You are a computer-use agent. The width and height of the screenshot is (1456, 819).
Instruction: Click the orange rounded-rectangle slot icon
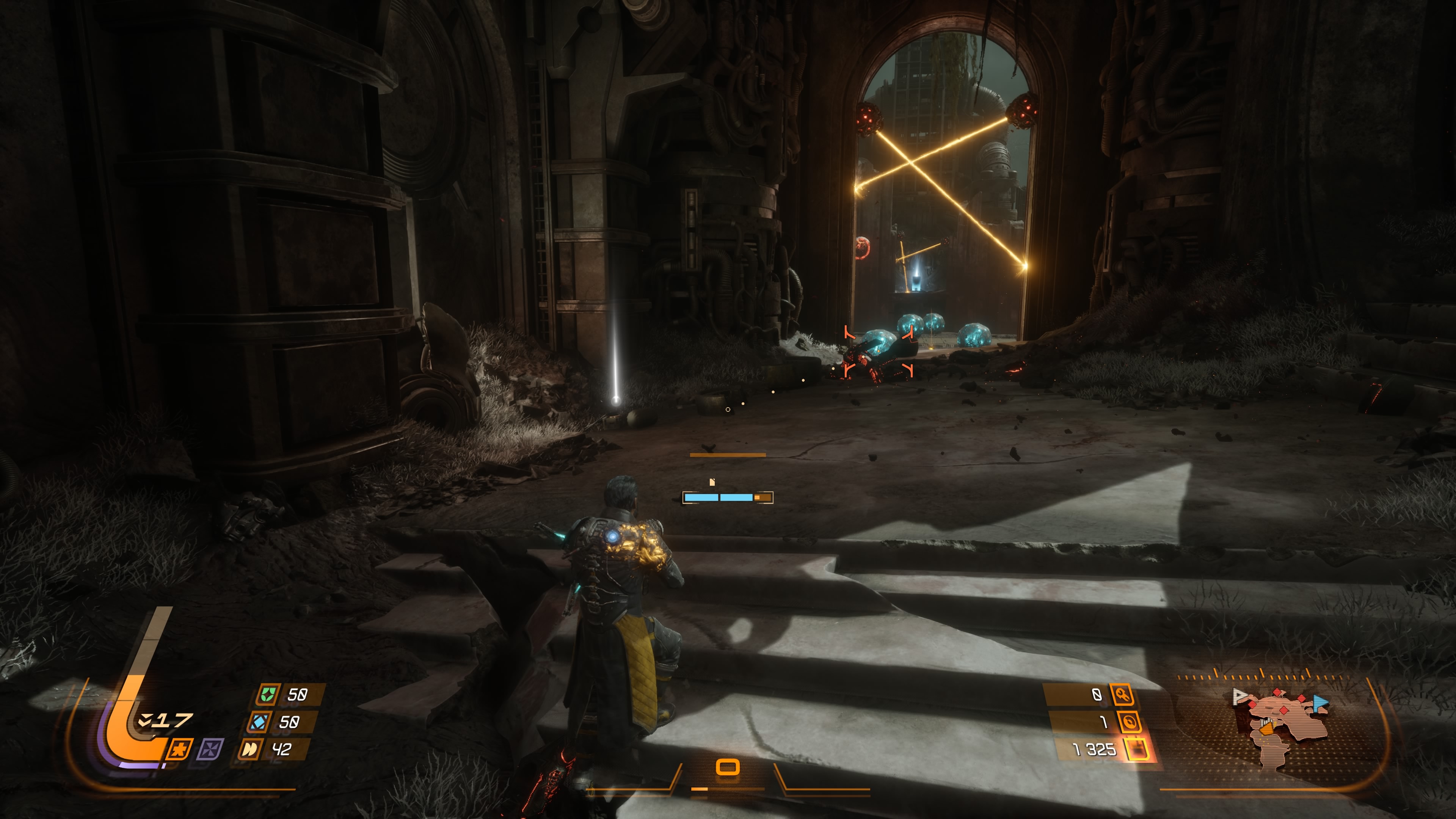click(728, 767)
